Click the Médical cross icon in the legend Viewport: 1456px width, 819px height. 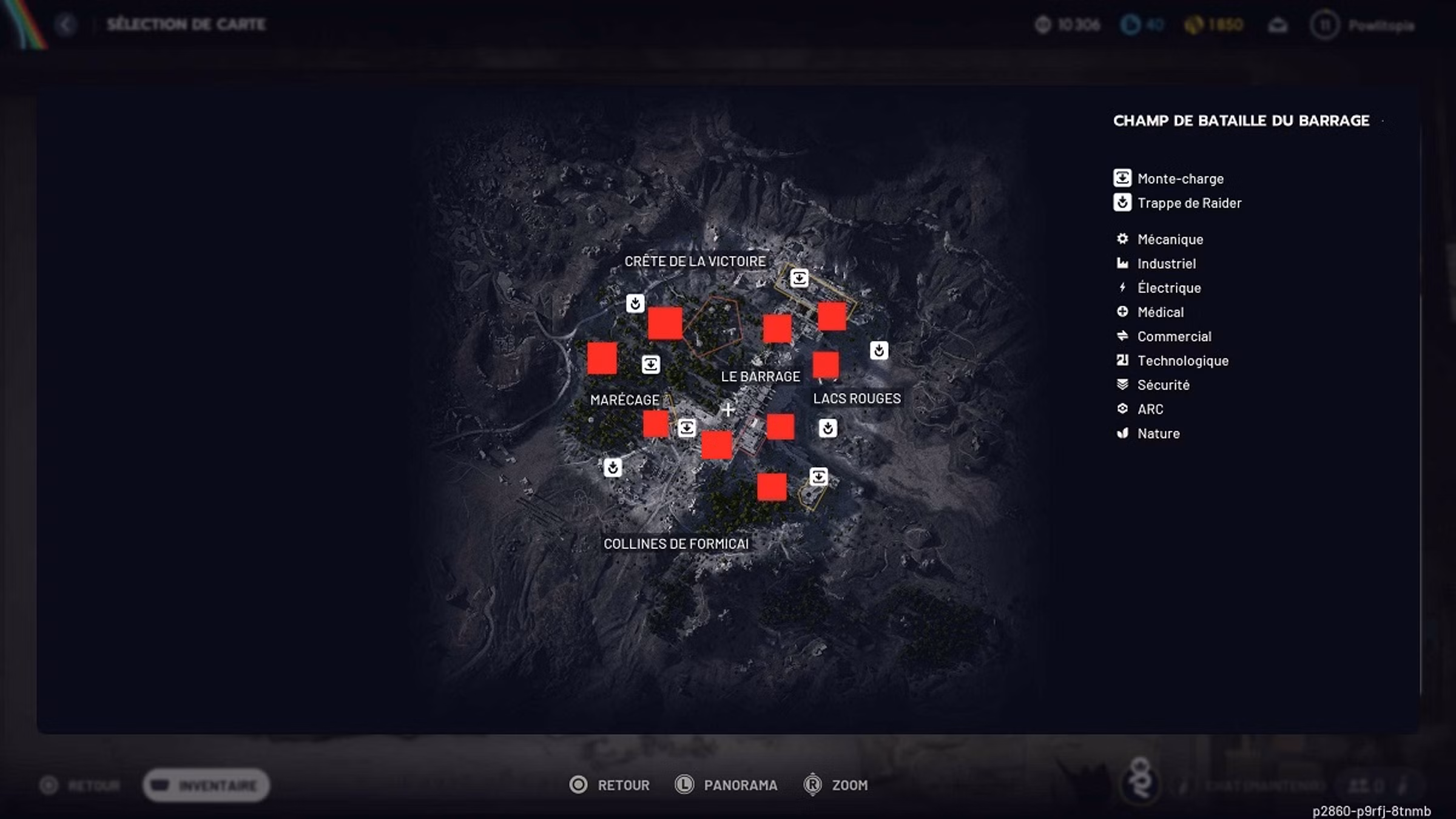pyautogui.click(x=1122, y=312)
